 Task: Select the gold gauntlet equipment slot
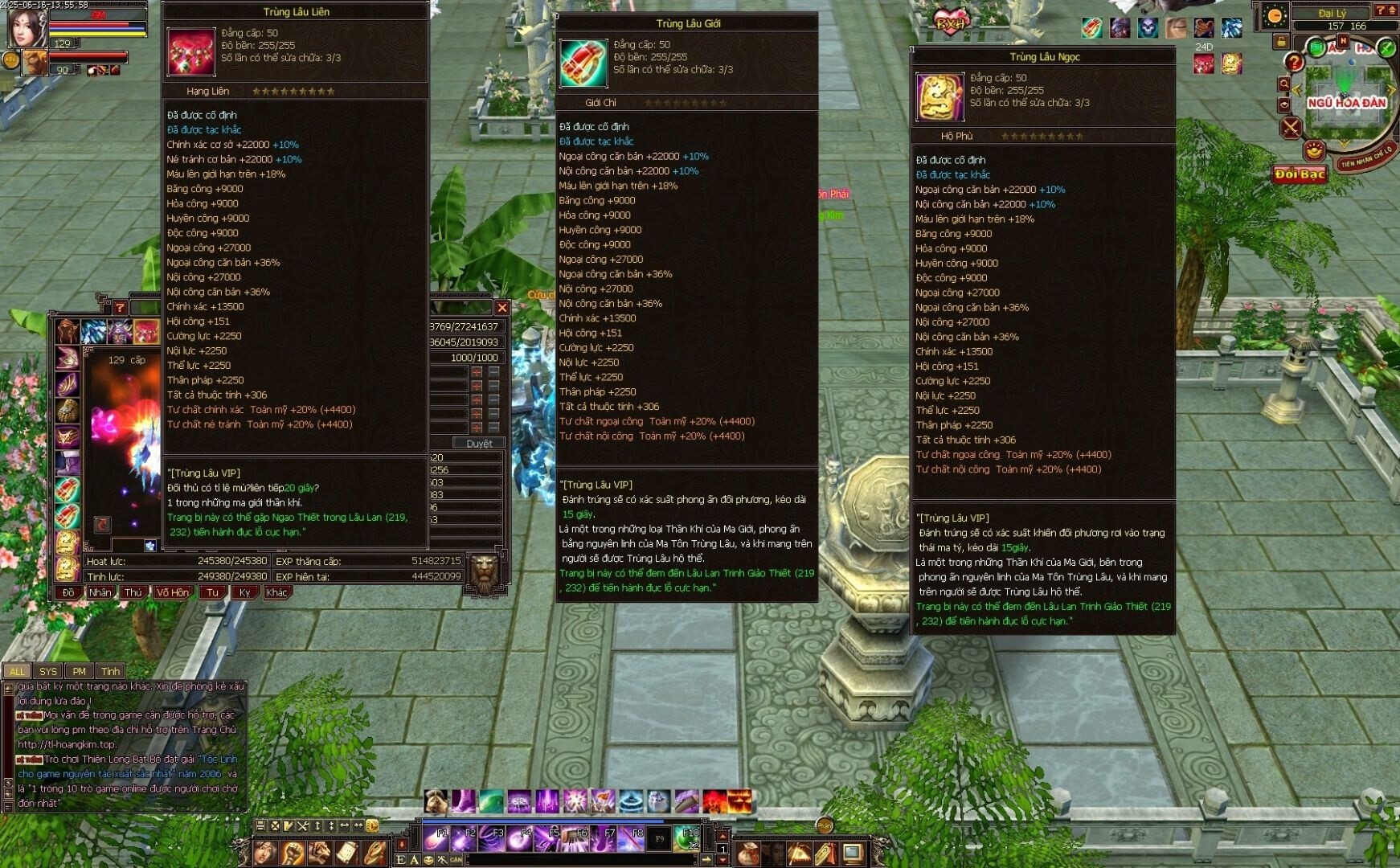[68, 410]
